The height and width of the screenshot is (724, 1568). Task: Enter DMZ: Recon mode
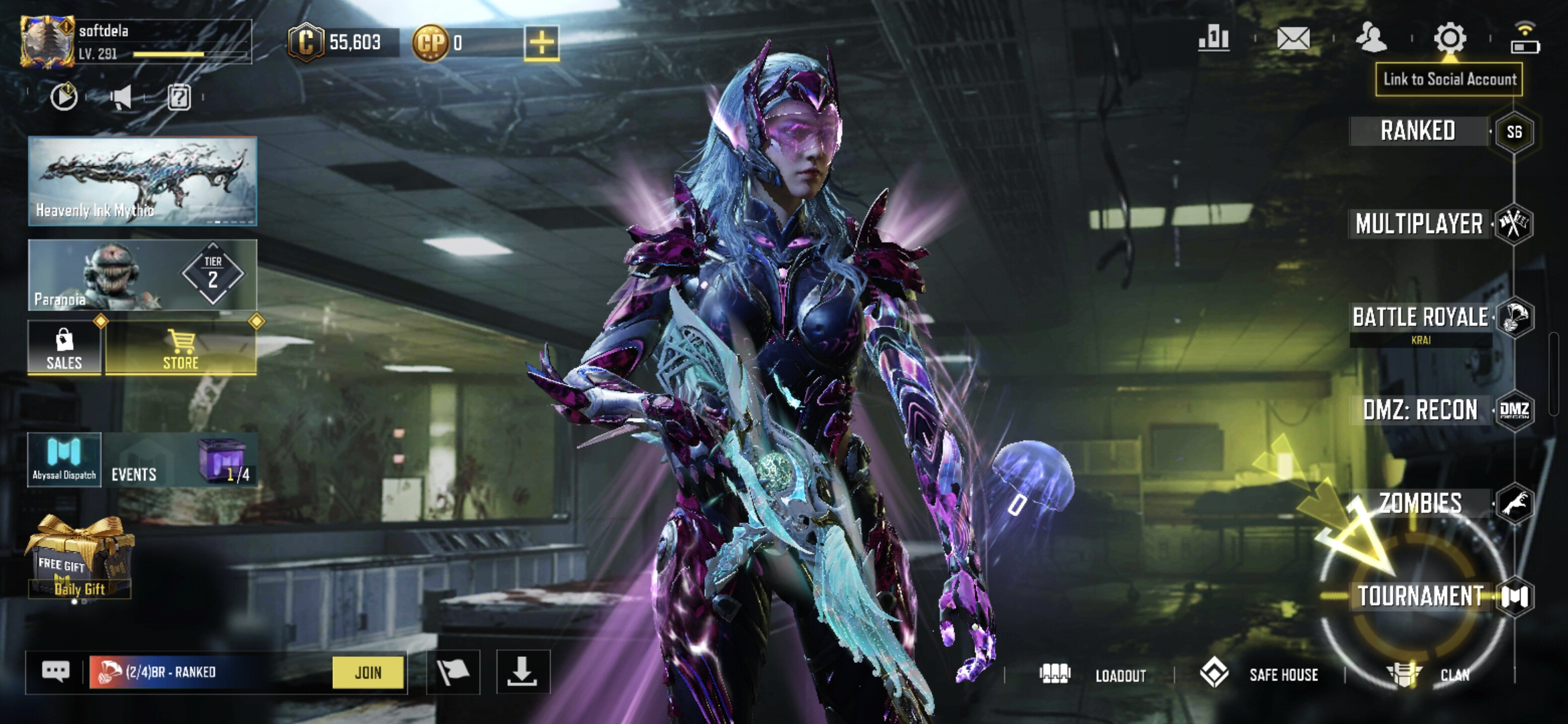1420,410
